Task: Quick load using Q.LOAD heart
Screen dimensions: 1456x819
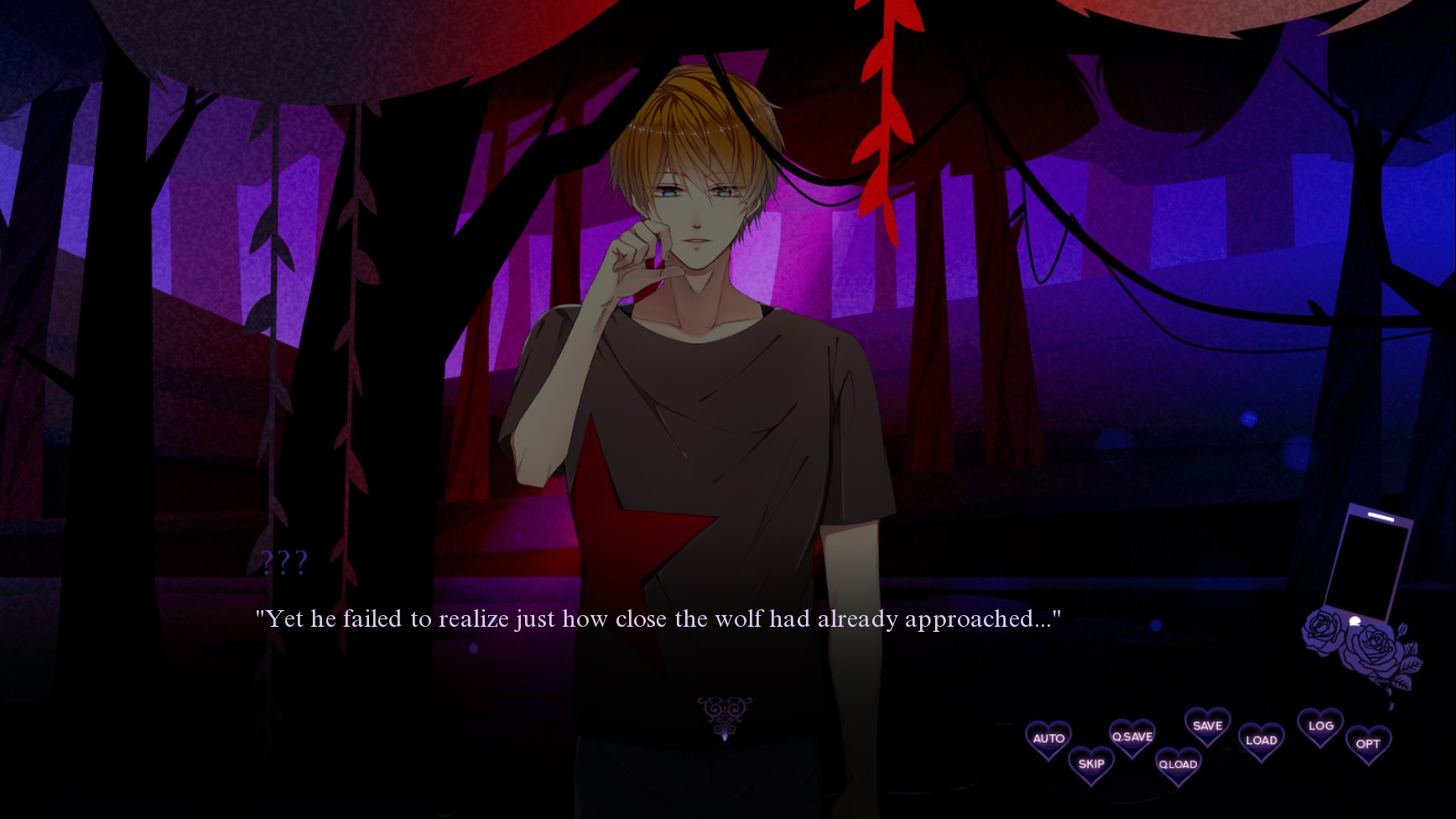Action: [x=1178, y=765]
